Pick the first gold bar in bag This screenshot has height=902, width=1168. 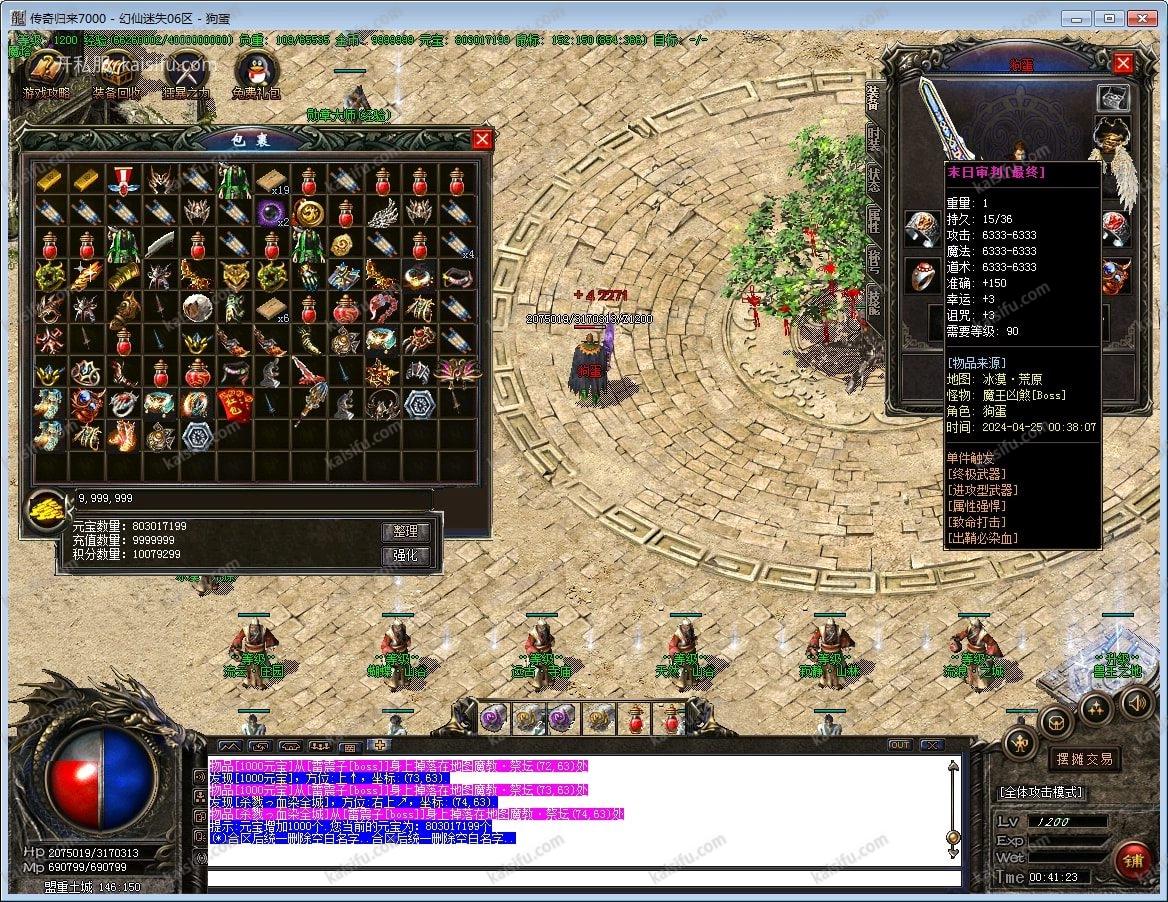(49, 180)
